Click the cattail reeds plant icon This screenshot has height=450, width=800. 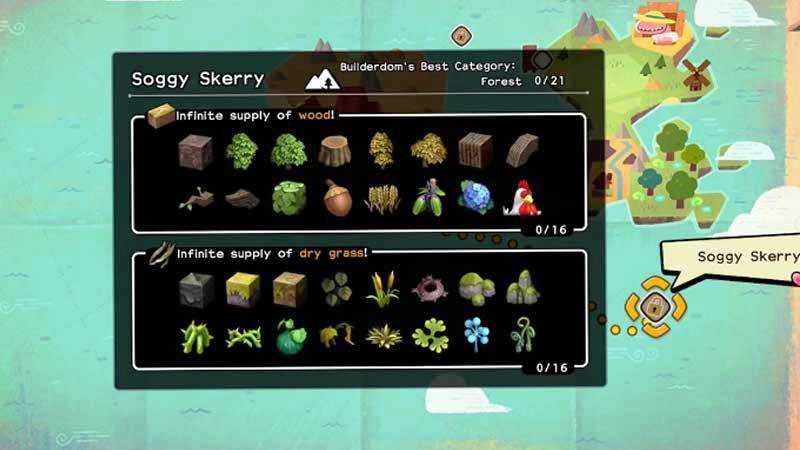click(x=382, y=289)
